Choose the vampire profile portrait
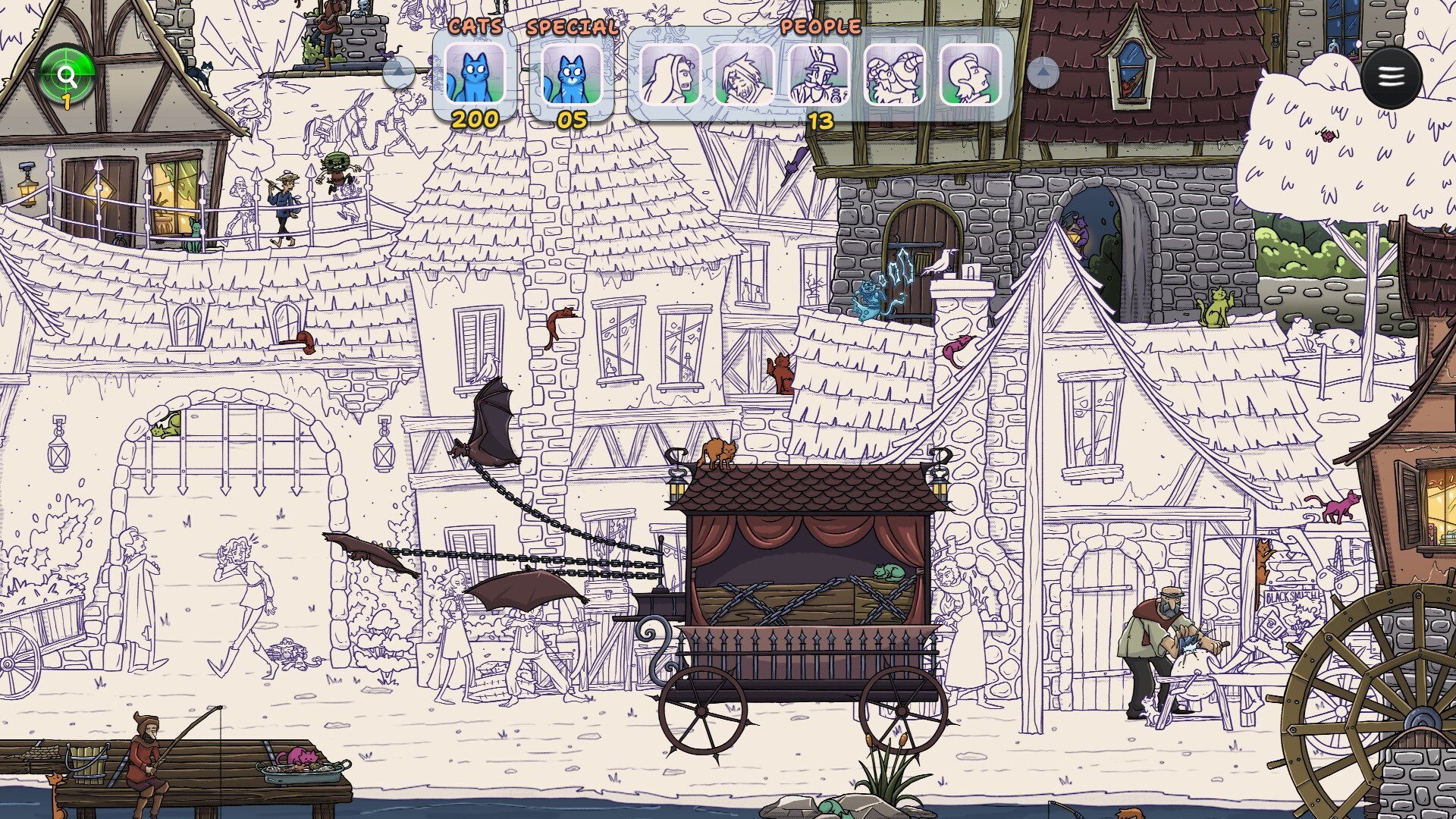Image resolution: width=1456 pixels, height=819 pixels. (970, 74)
